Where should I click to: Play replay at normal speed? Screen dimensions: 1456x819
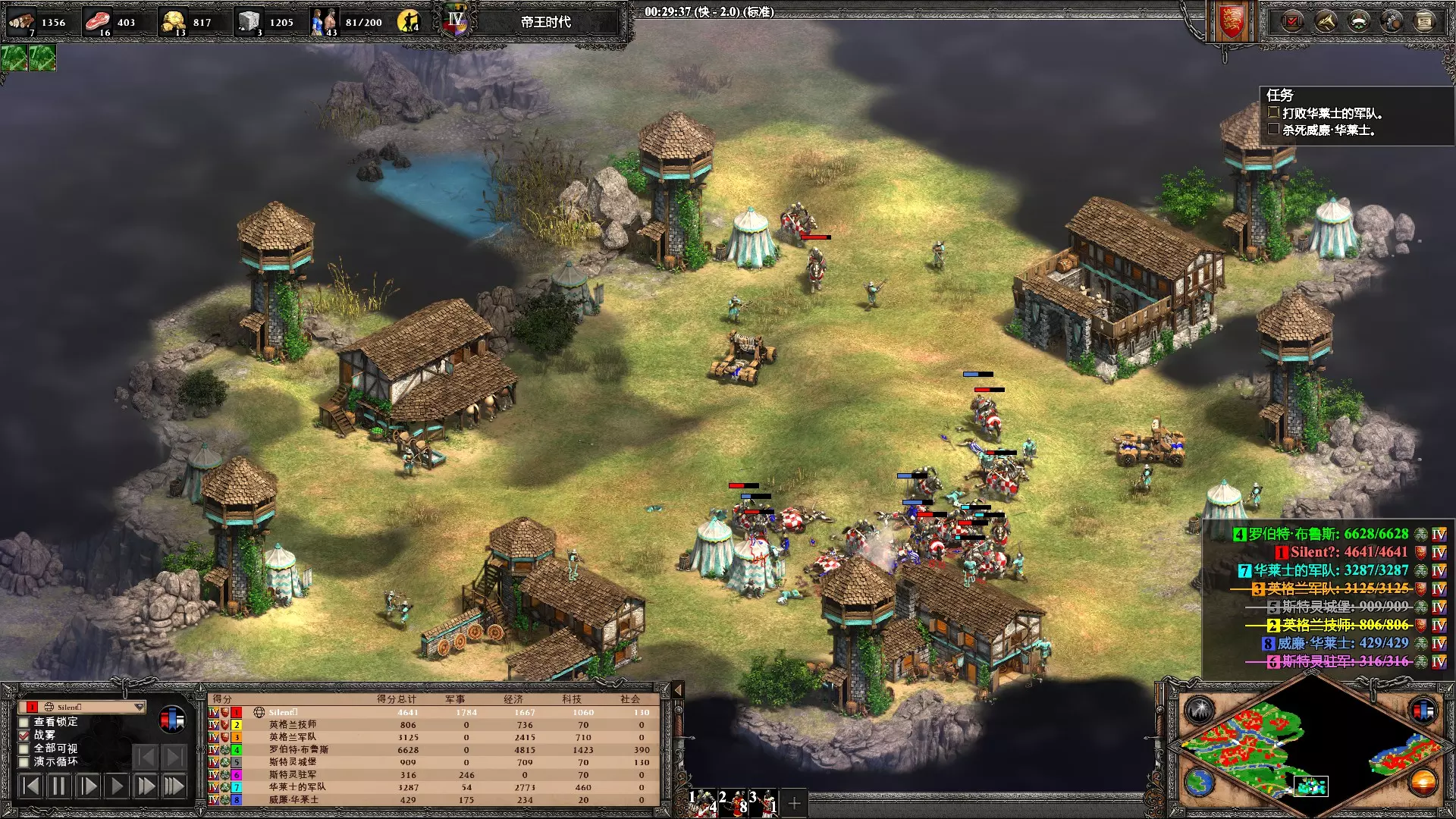pyautogui.click(x=116, y=786)
